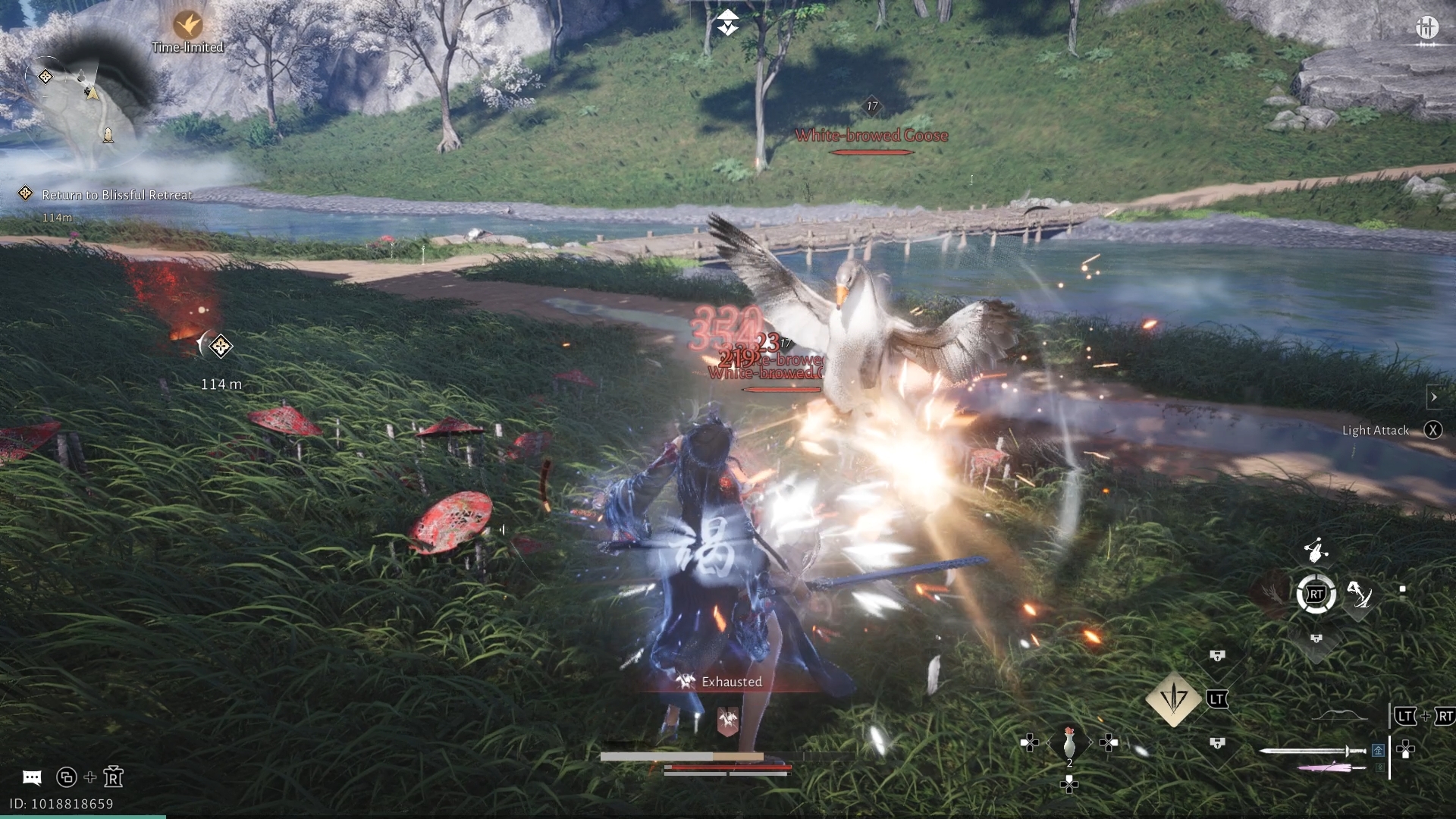Image resolution: width=1456 pixels, height=819 pixels.
Task: Open the Time-limited event icon
Action: pyautogui.click(x=187, y=26)
